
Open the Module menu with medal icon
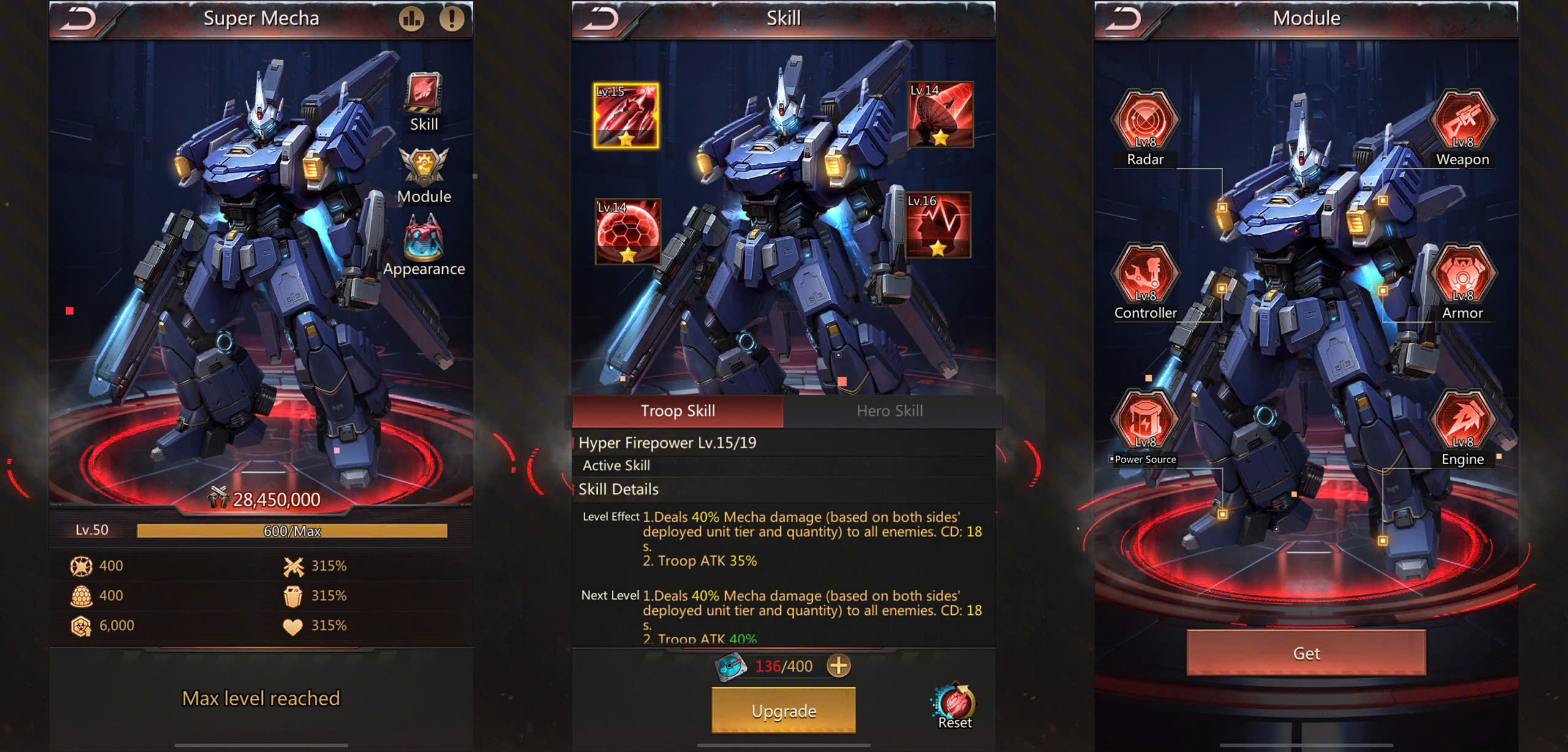coord(423,175)
